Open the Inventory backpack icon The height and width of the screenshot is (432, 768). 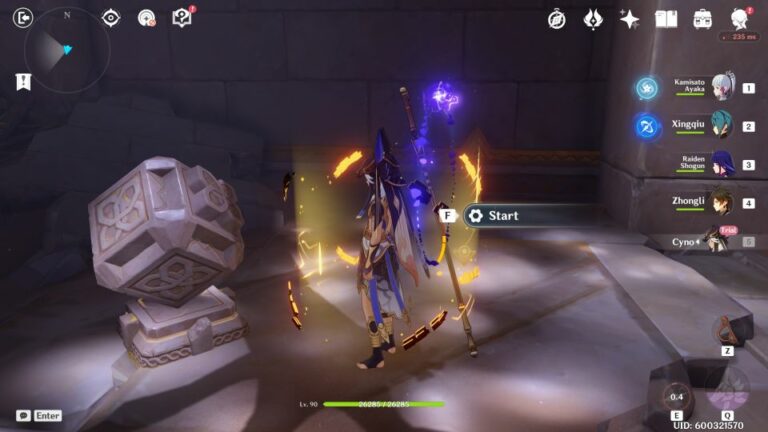coord(703,19)
